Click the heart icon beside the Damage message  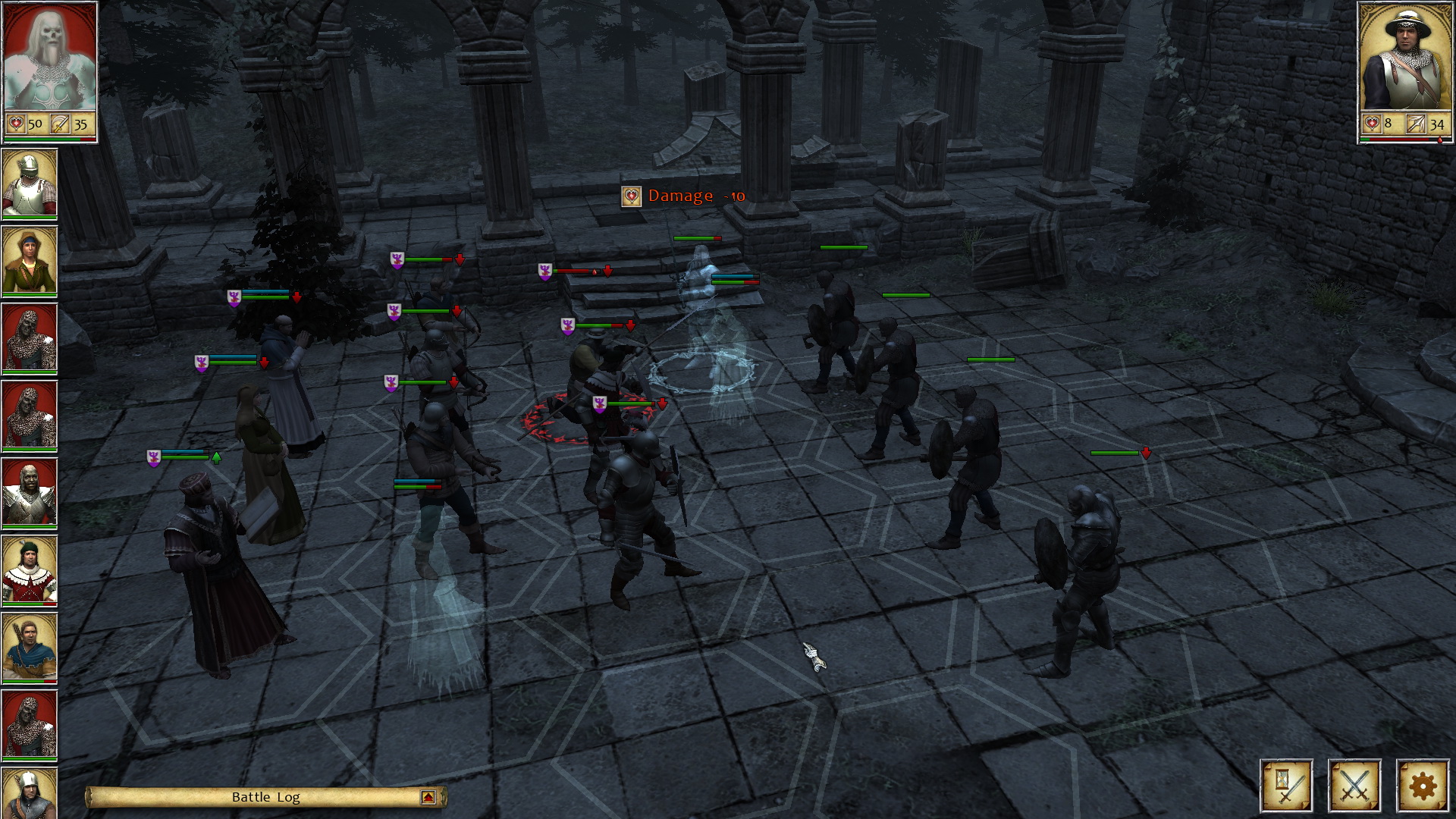point(630,198)
